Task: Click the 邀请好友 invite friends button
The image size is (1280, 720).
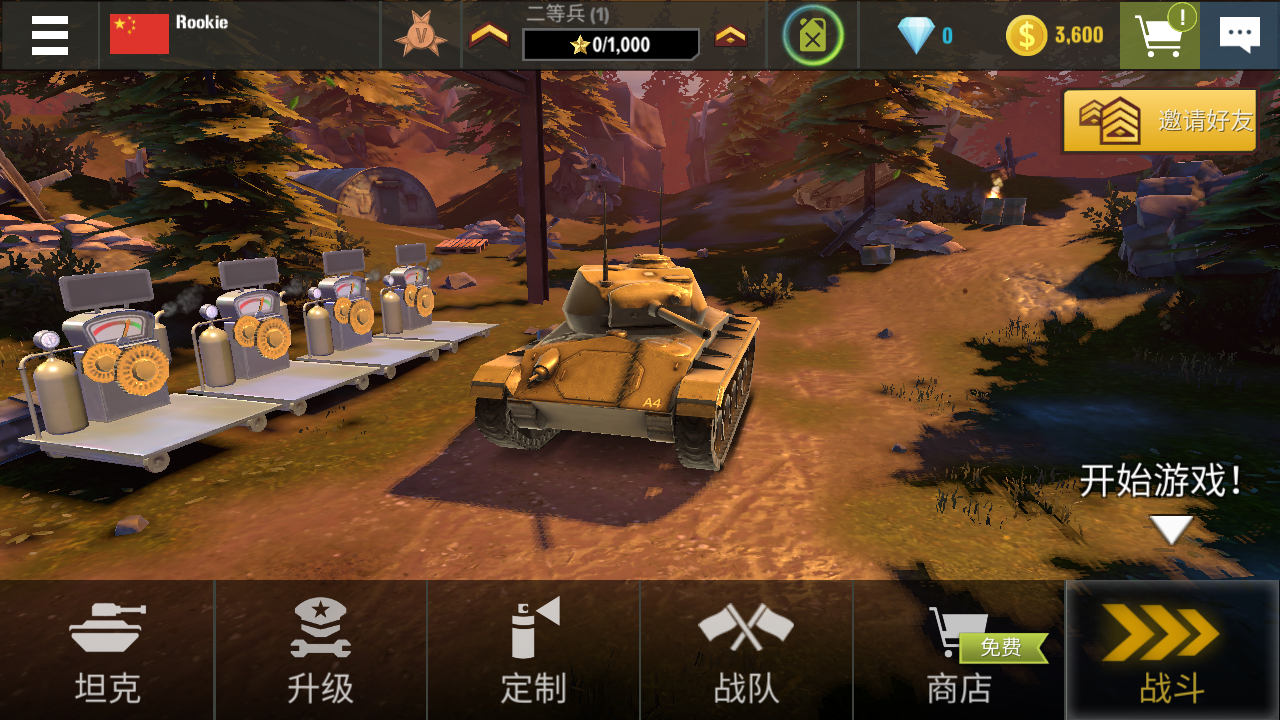Action: [1160, 121]
